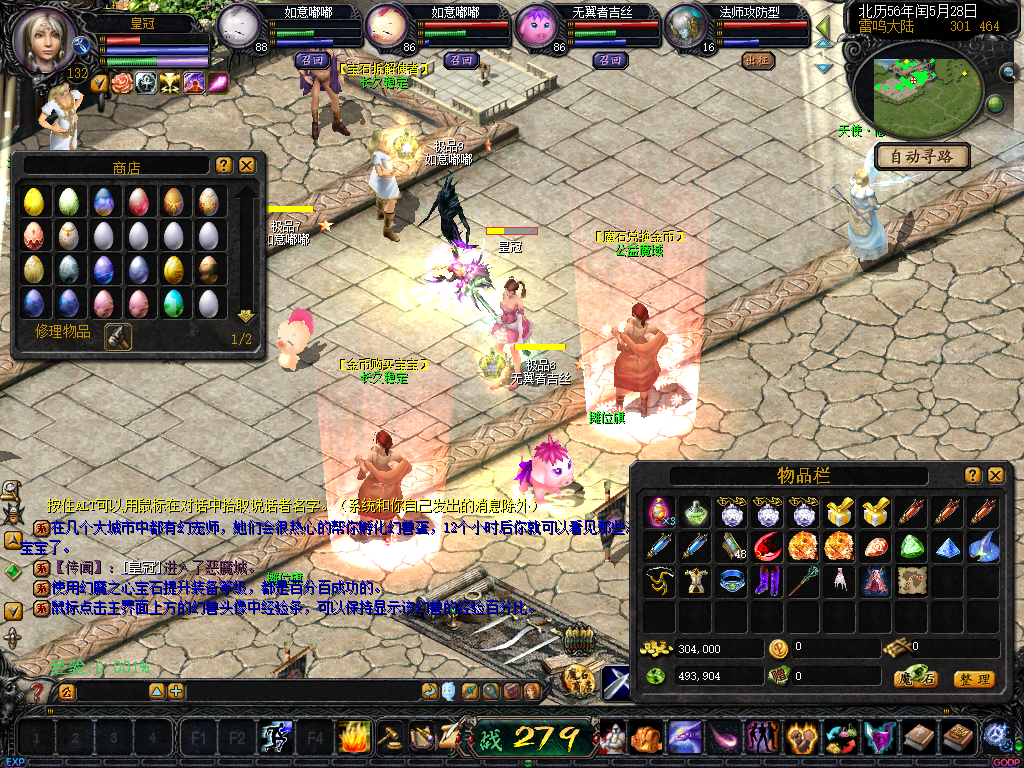Click 出征 under the level 16 pet

(758, 60)
